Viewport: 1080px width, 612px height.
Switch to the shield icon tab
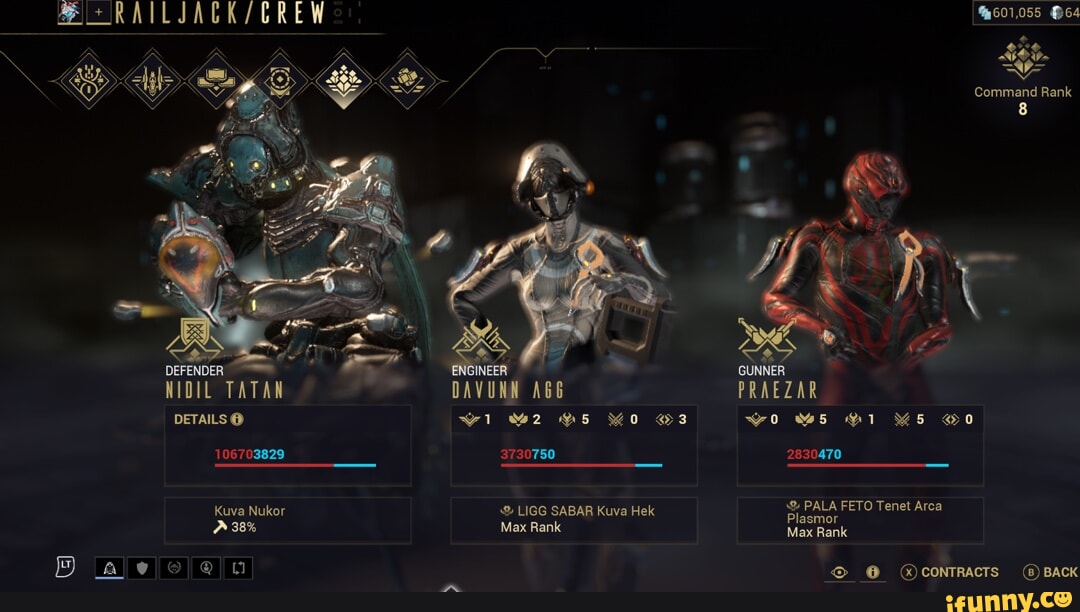[x=142, y=569]
